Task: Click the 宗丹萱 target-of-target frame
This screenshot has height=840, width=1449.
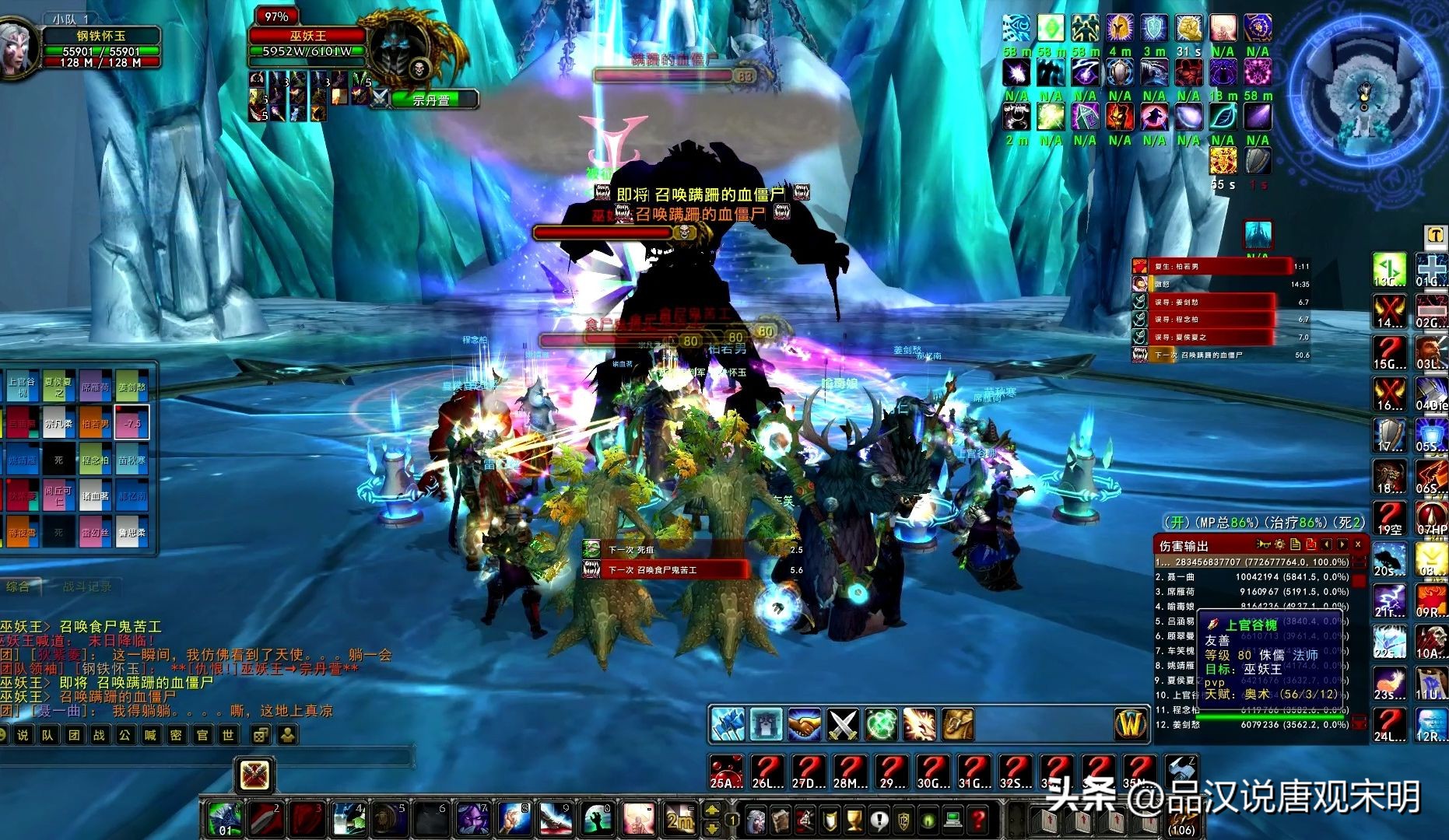Action: click(x=432, y=100)
